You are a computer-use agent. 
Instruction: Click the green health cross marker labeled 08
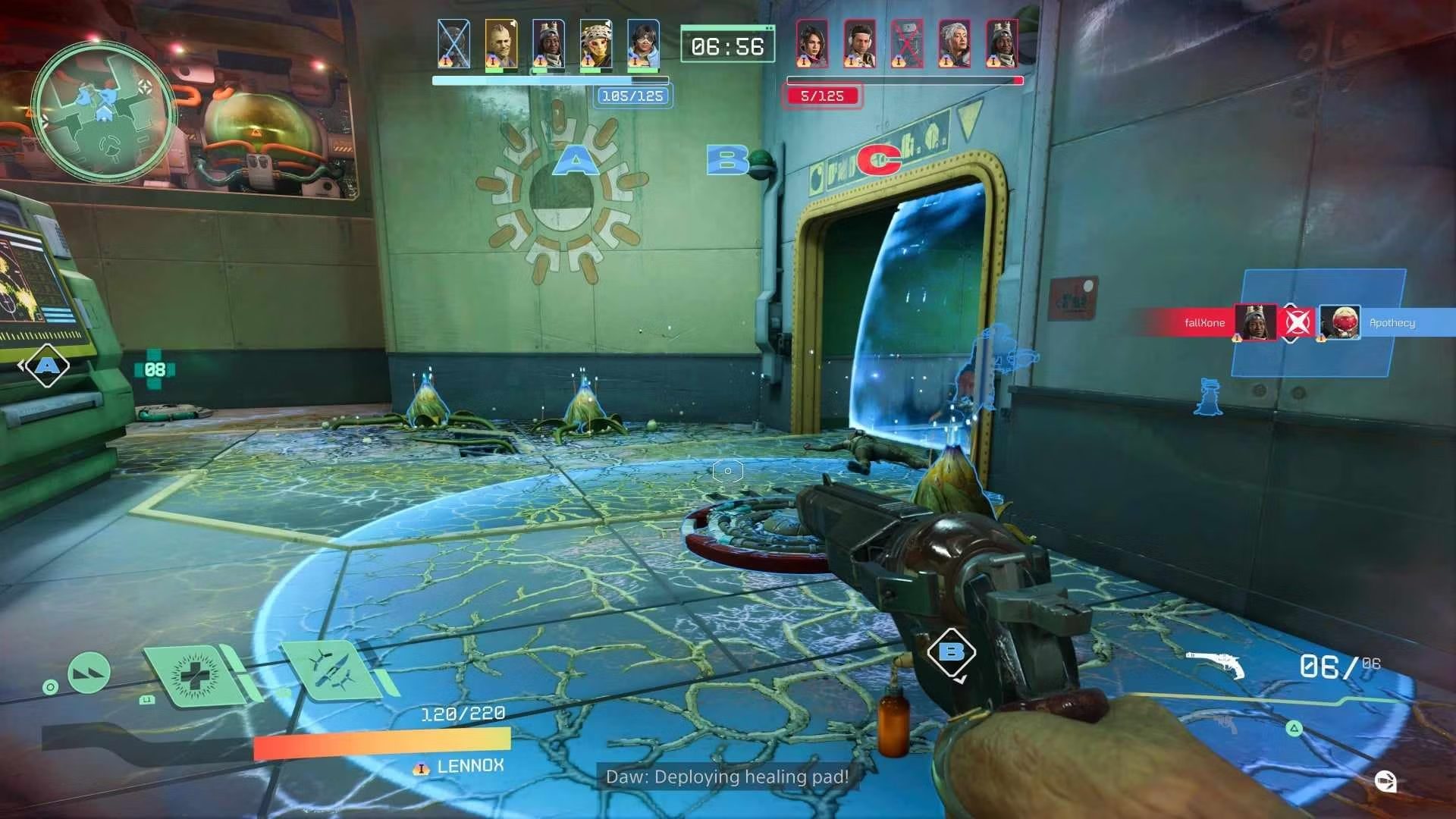[x=155, y=369]
